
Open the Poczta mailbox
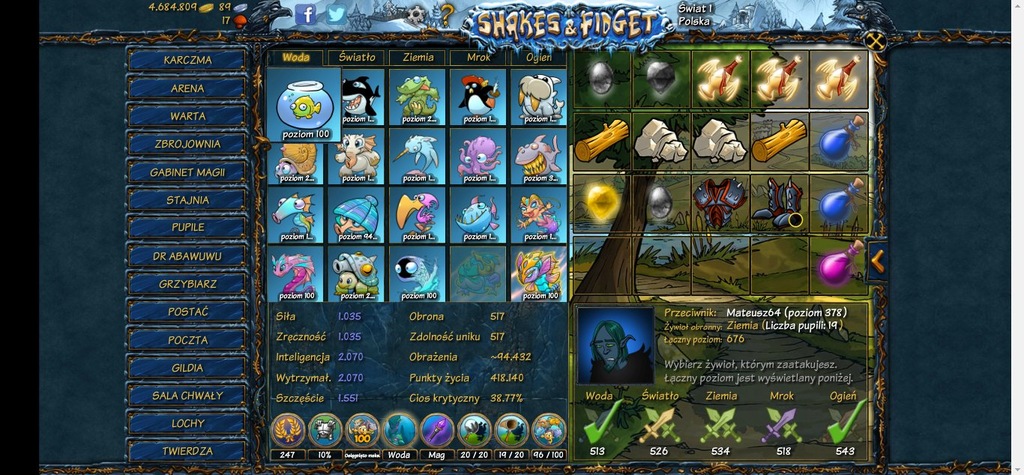pyautogui.click(x=187, y=340)
